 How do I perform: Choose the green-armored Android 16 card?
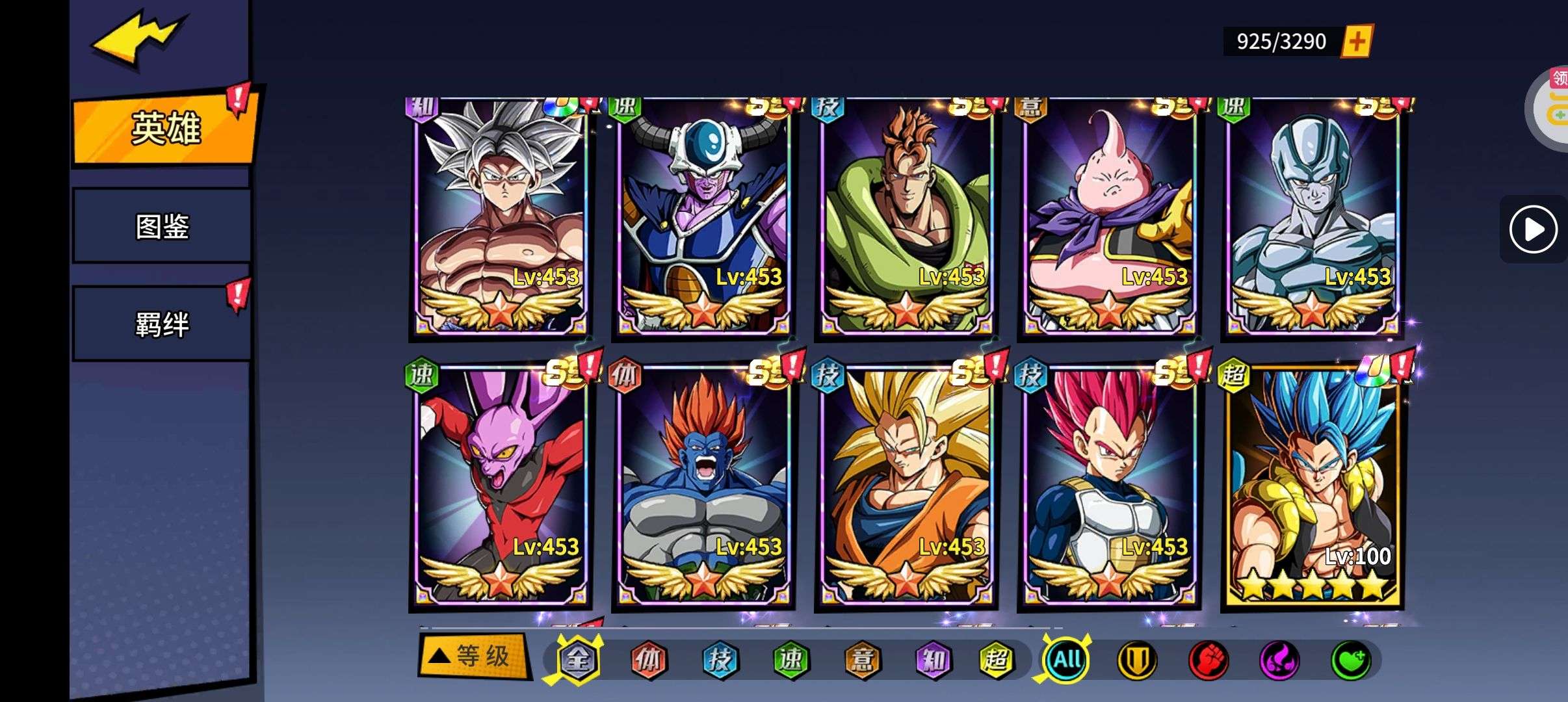point(906,218)
